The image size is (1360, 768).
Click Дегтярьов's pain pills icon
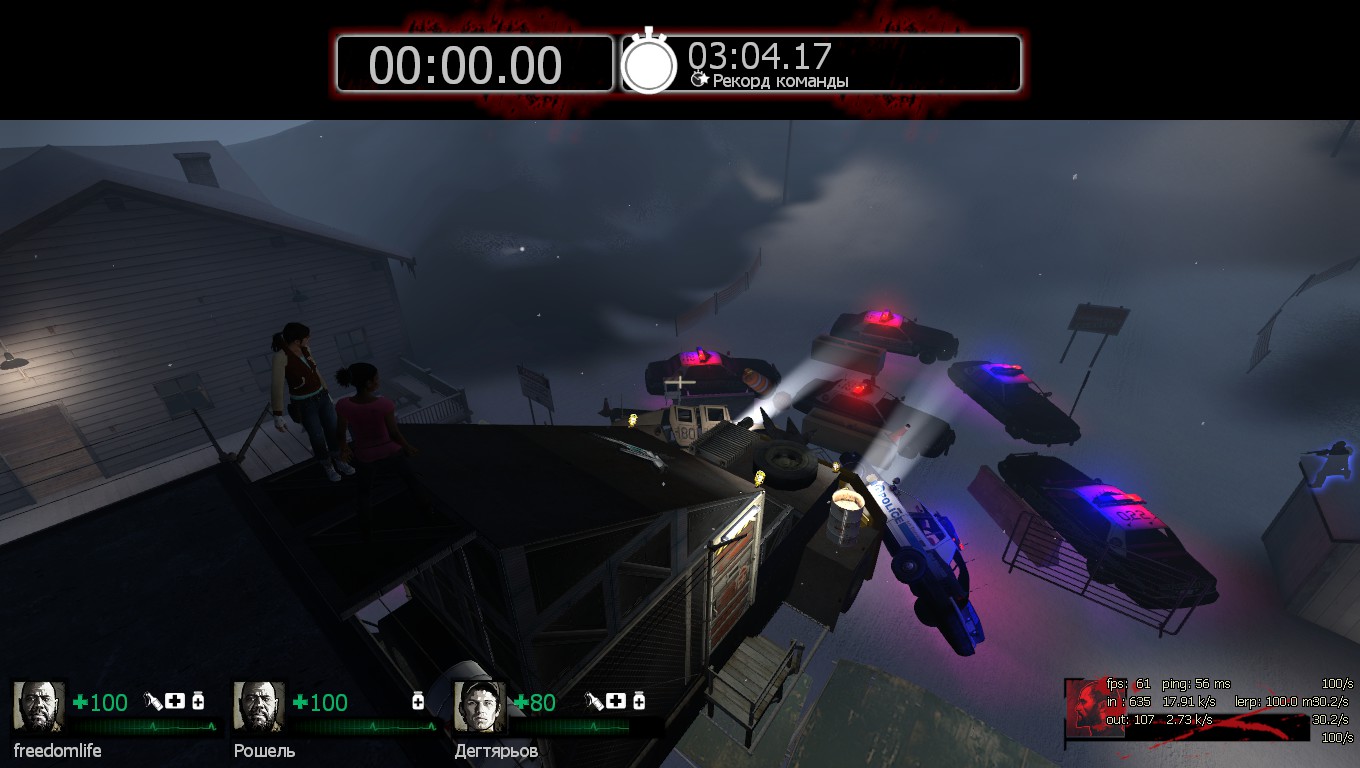click(638, 701)
